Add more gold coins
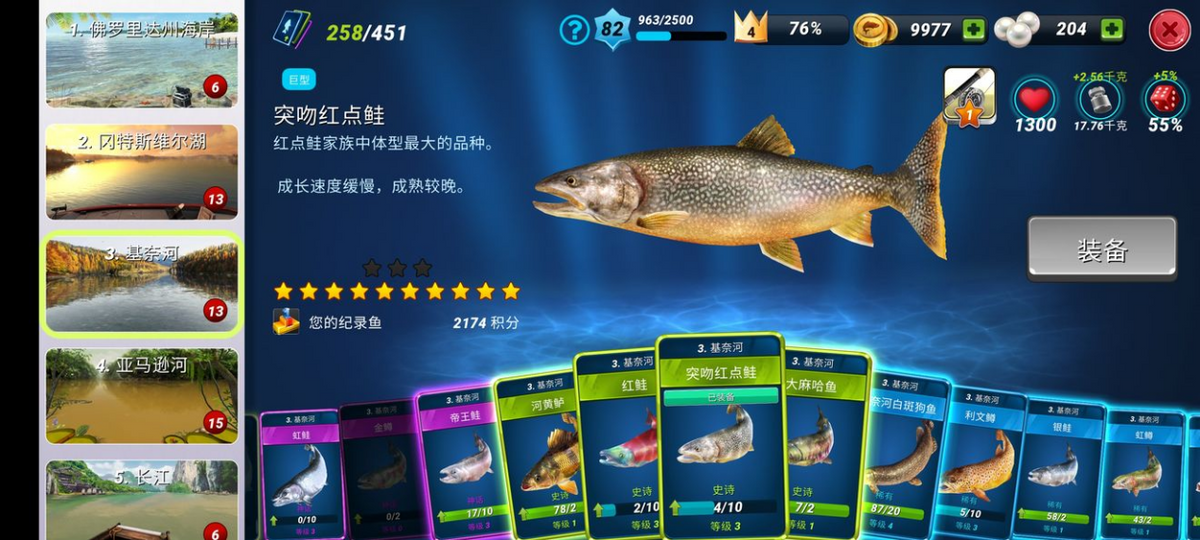This screenshot has width=1200, height=540. [974, 30]
